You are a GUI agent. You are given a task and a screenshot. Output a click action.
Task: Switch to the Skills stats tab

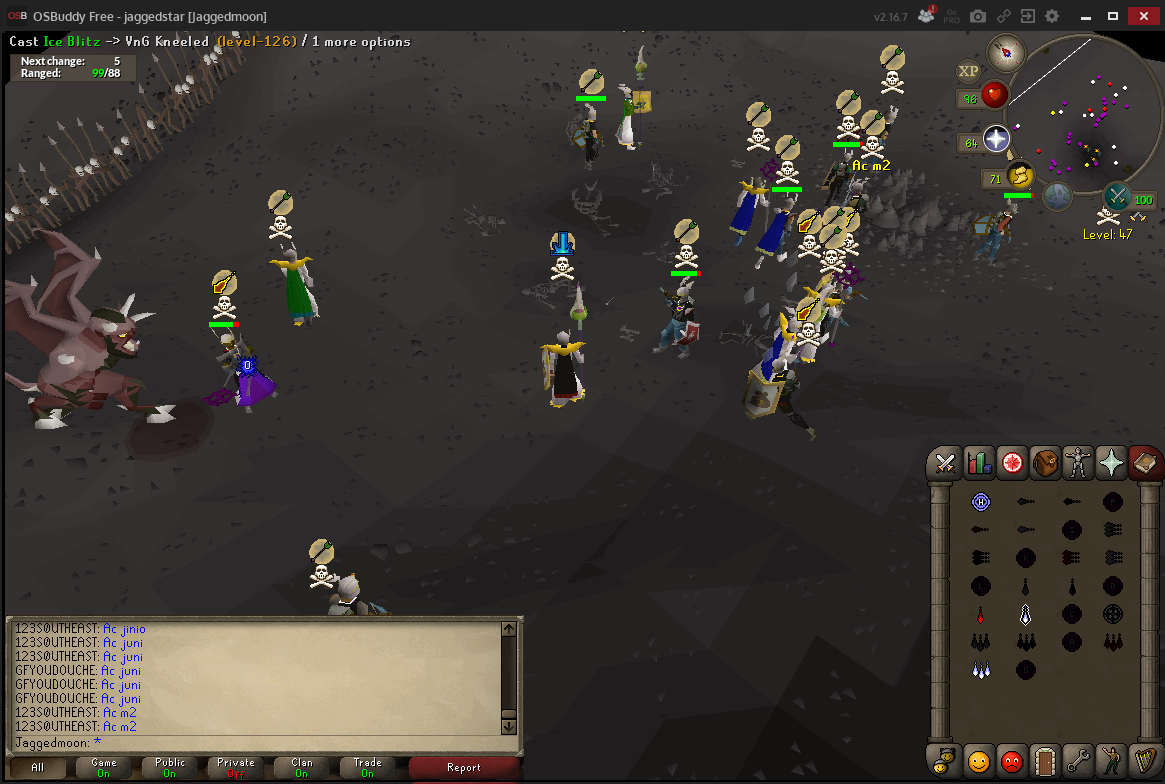tap(978, 463)
